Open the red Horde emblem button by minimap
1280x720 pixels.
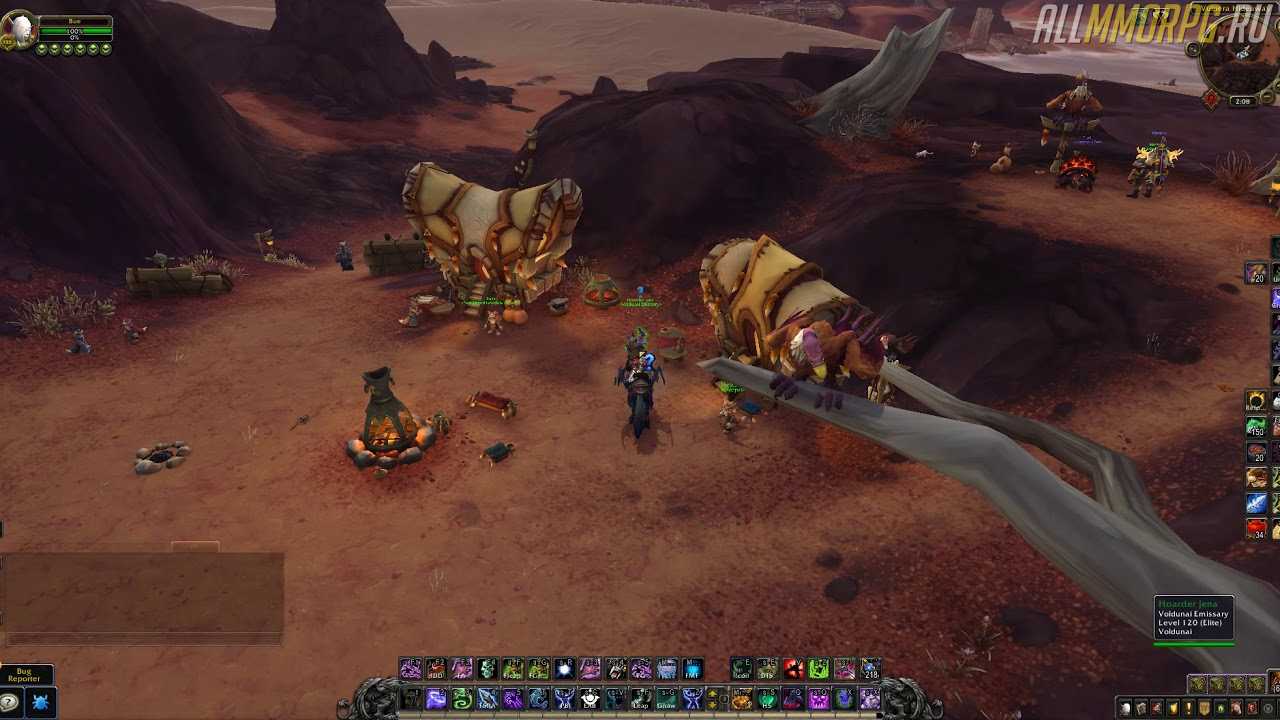1212,99
